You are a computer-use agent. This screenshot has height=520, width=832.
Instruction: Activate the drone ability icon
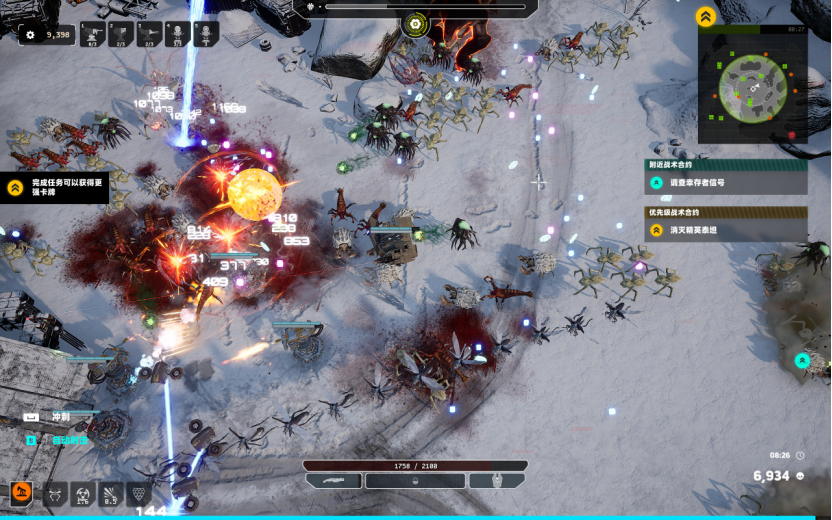(x=54, y=493)
